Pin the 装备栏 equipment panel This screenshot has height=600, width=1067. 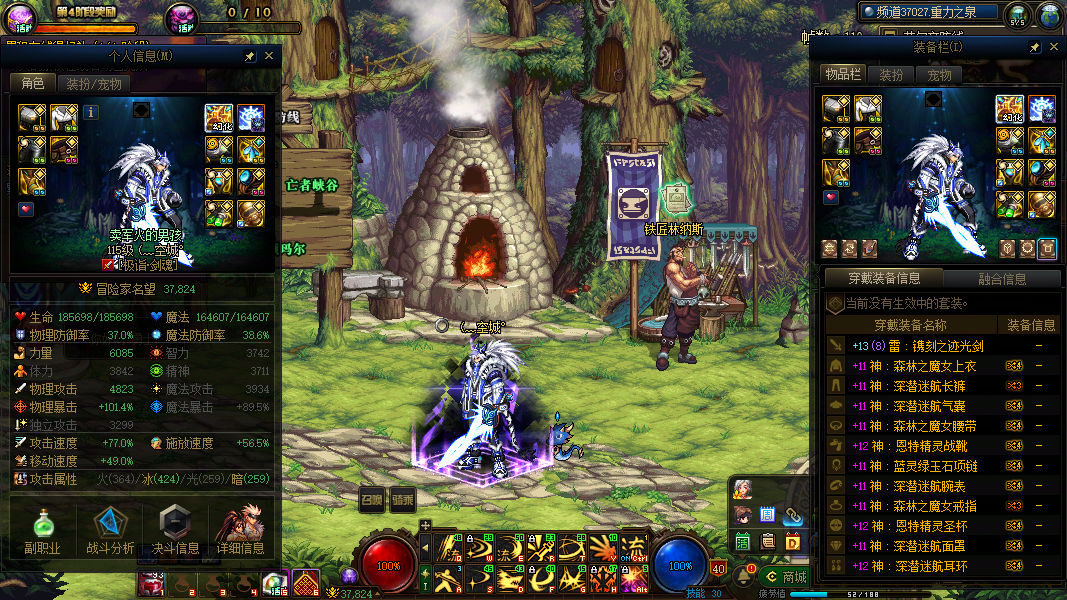tap(1033, 47)
